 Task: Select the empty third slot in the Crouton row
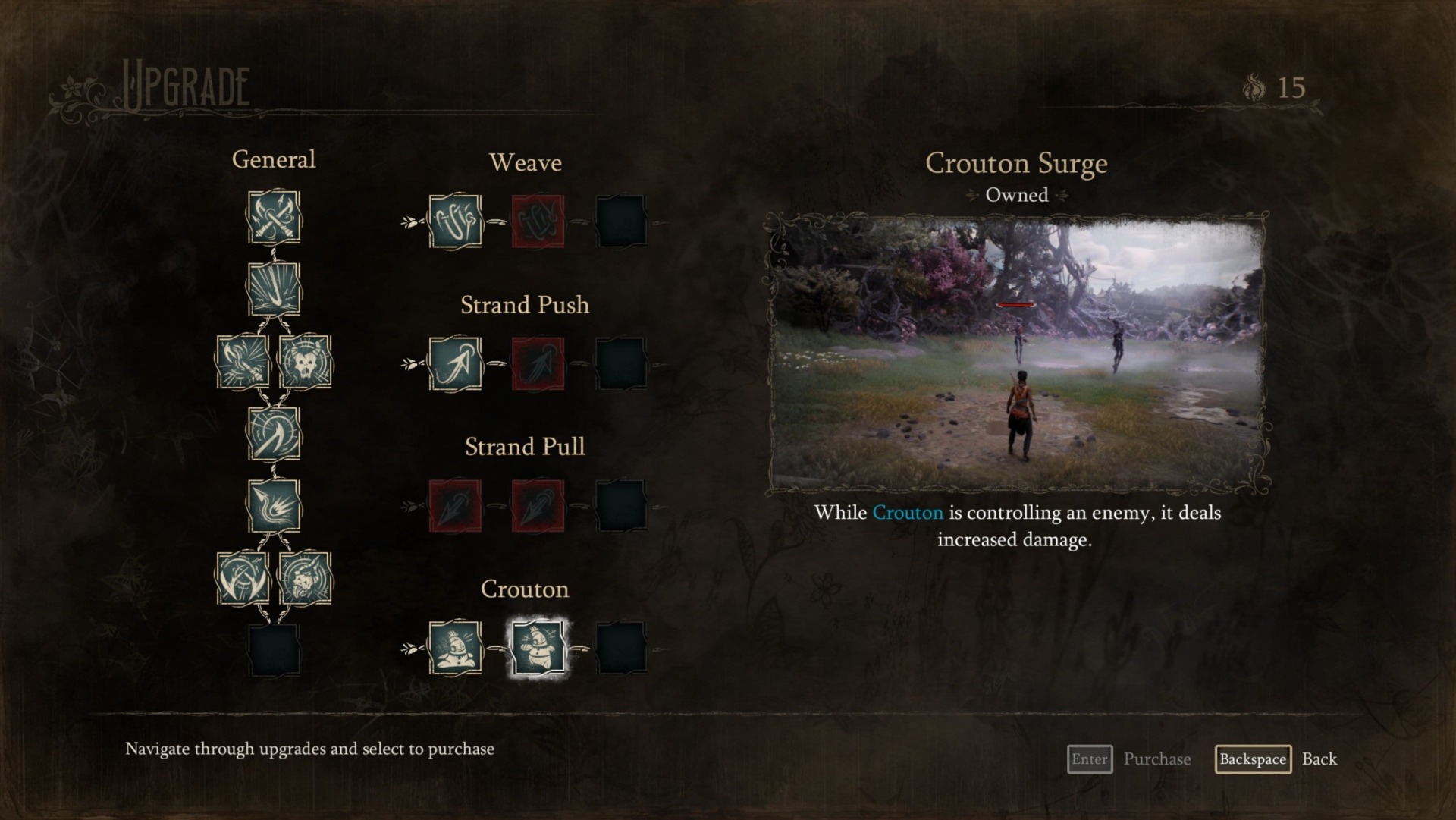click(622, 649)
